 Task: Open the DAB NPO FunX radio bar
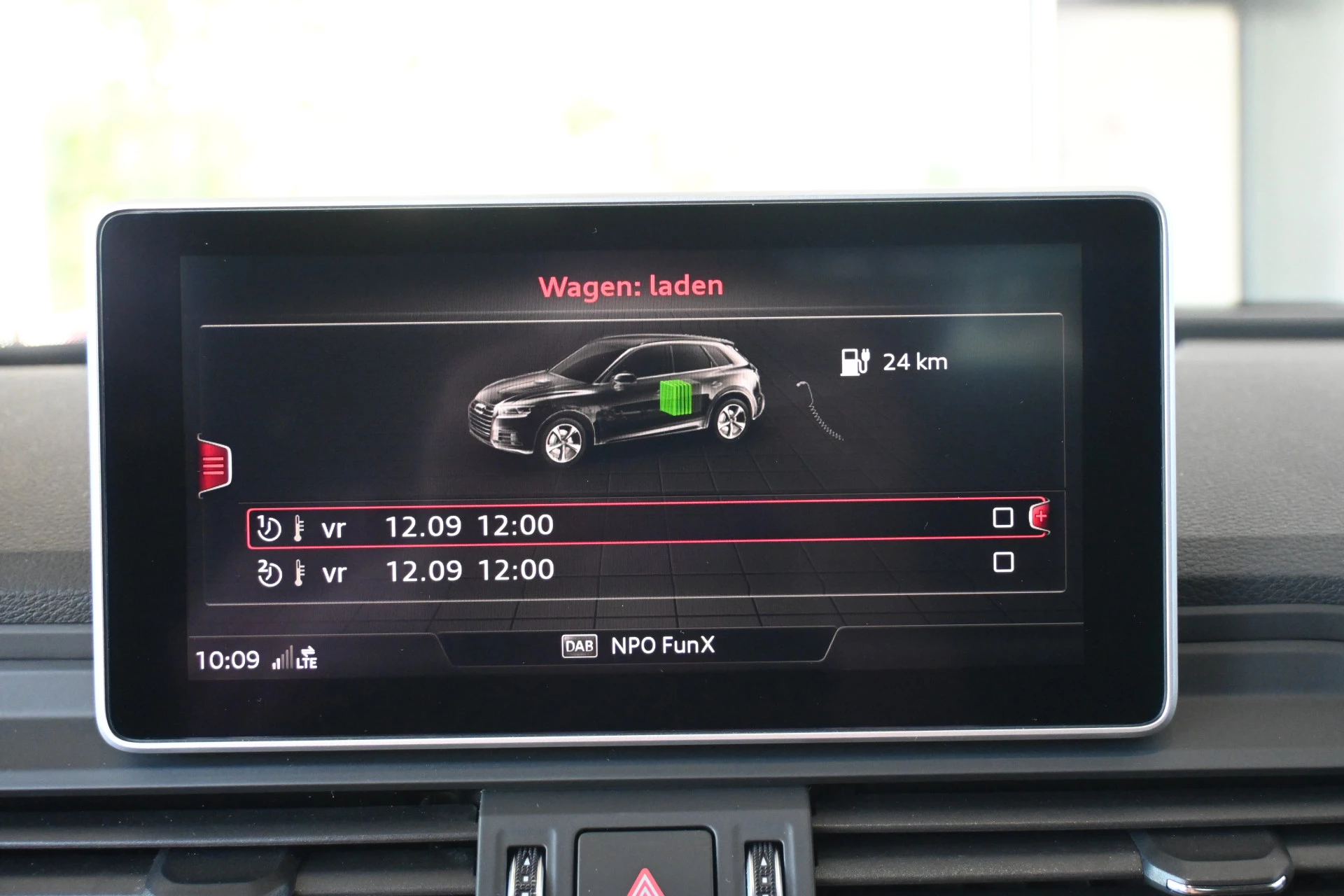pos(638,645)
